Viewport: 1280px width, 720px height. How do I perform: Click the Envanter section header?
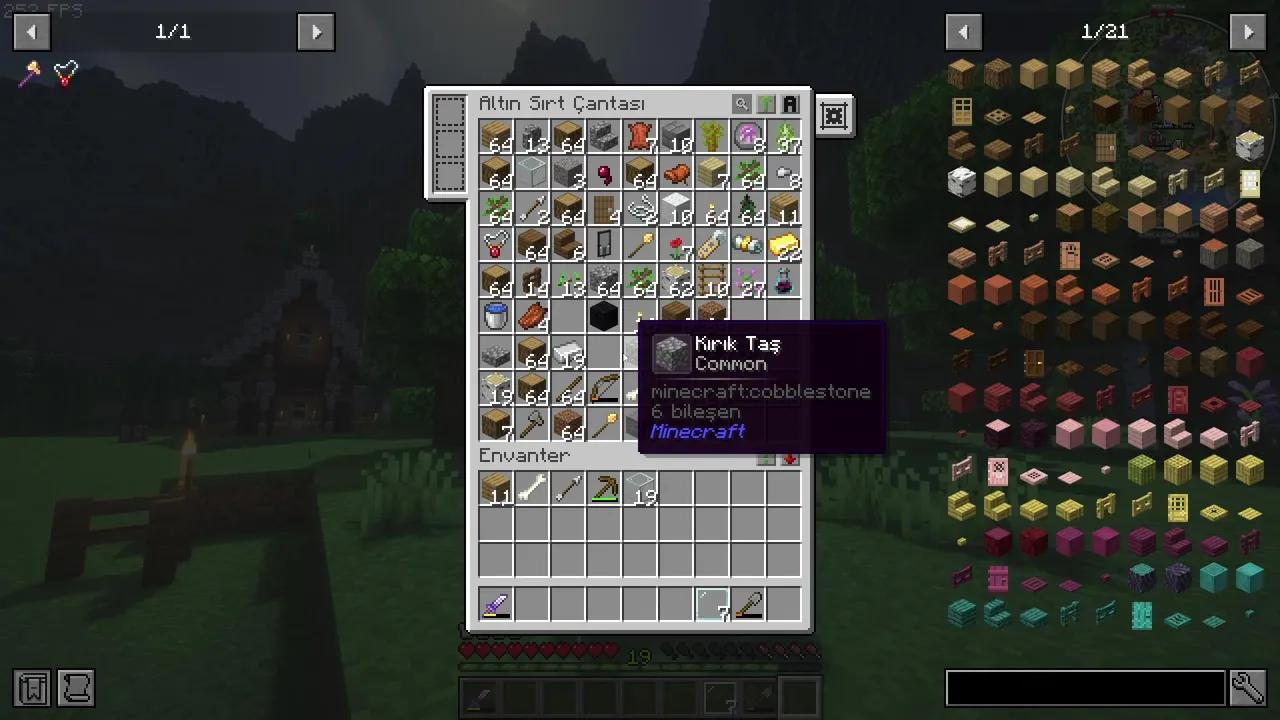click(524, 455)
